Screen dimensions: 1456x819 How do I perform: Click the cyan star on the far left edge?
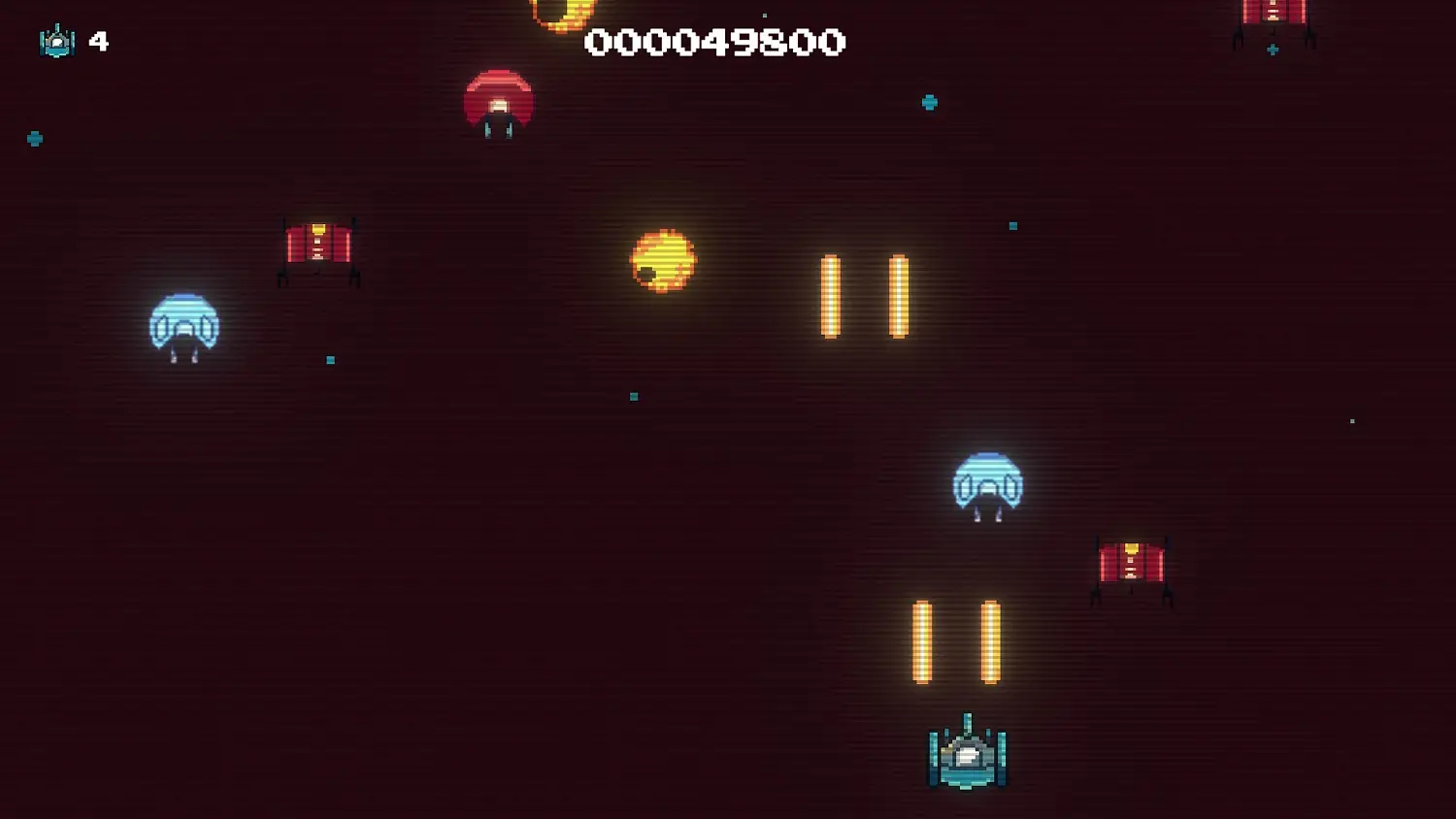[x=35, y=137]
